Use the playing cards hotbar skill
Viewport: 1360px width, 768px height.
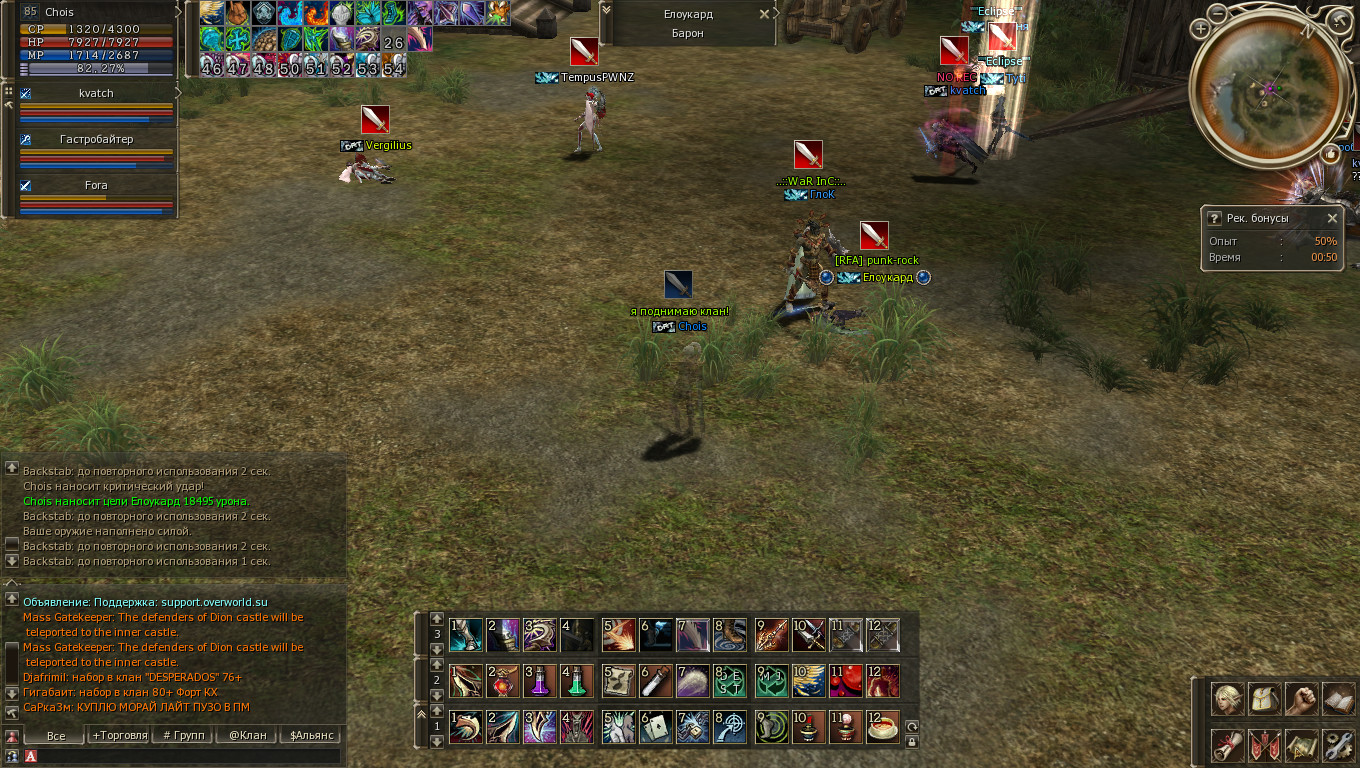point(656,726)
